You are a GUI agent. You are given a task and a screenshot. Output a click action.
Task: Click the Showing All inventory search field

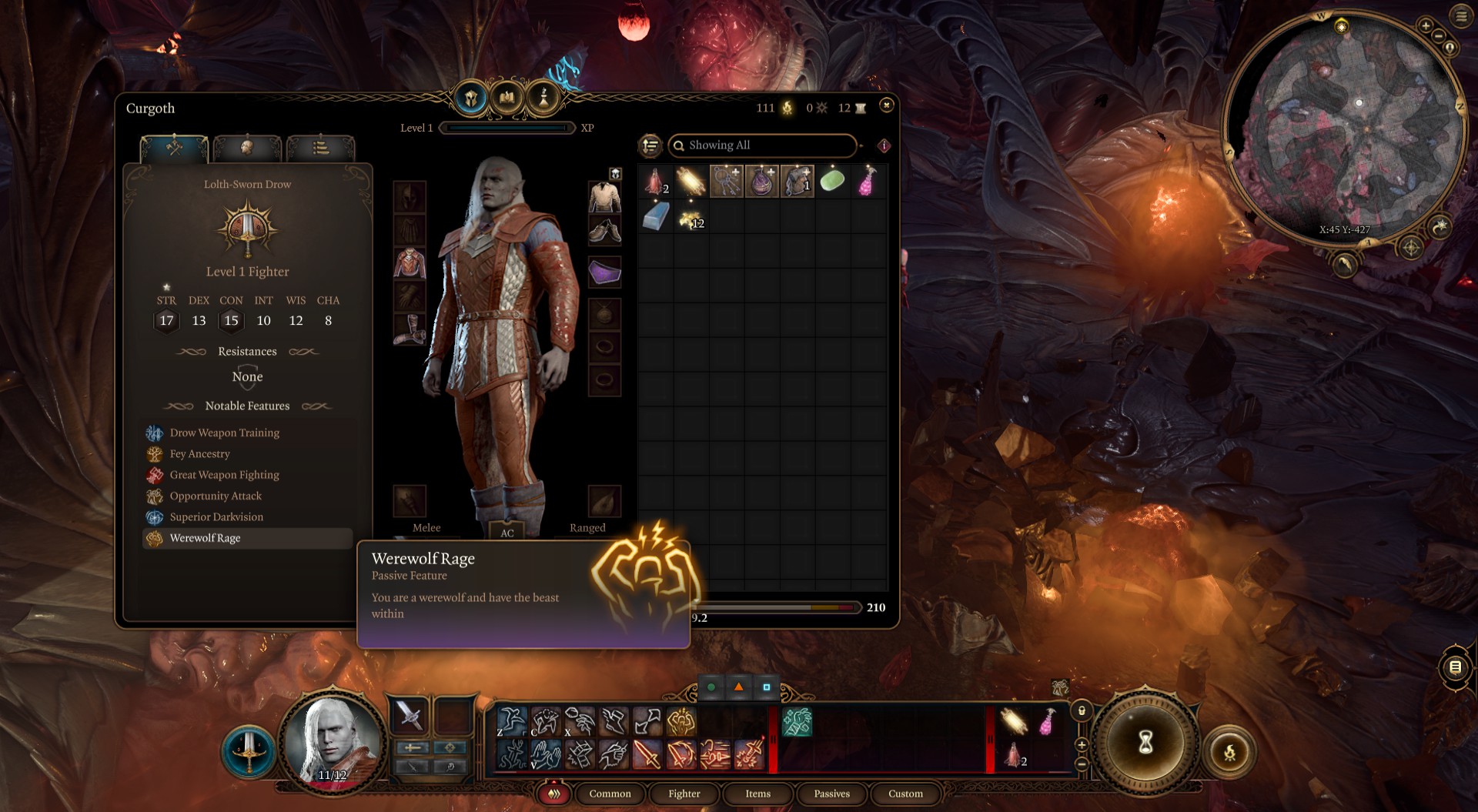[x=762, y=145]
